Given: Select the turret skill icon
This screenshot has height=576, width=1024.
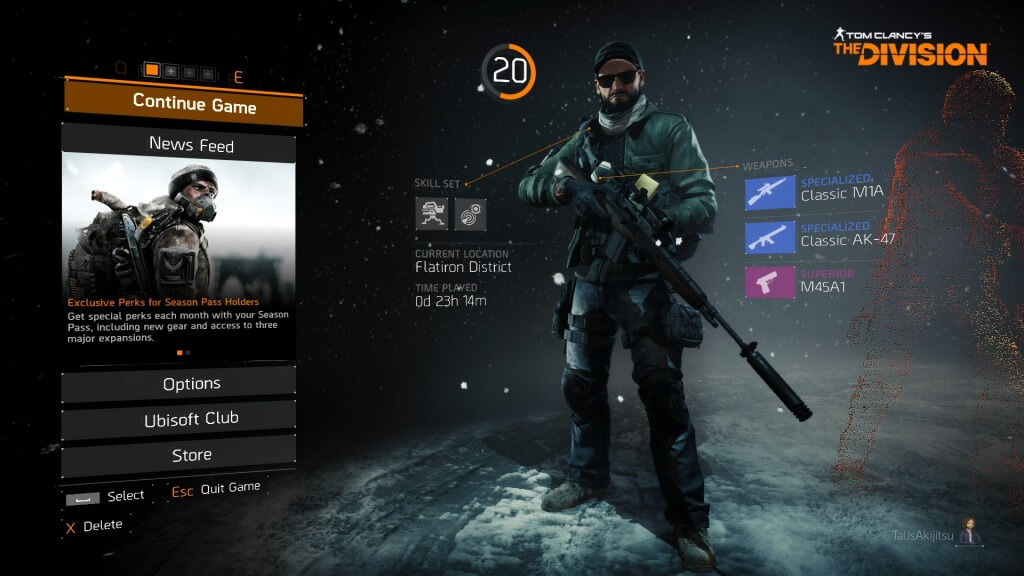Looking at the screenshot, I should [x=432, y=214].
